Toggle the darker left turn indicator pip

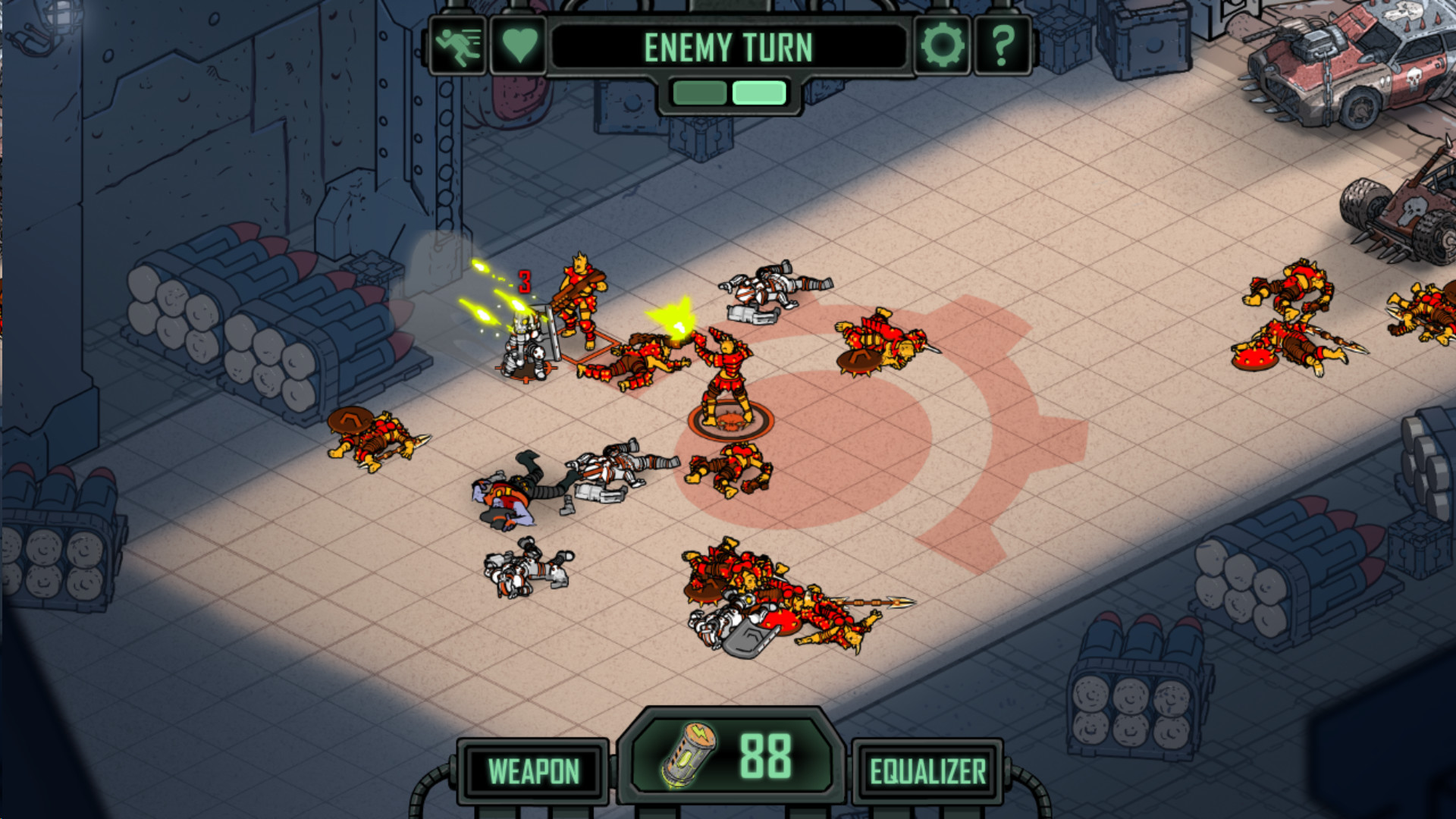[x=698, y=92]
